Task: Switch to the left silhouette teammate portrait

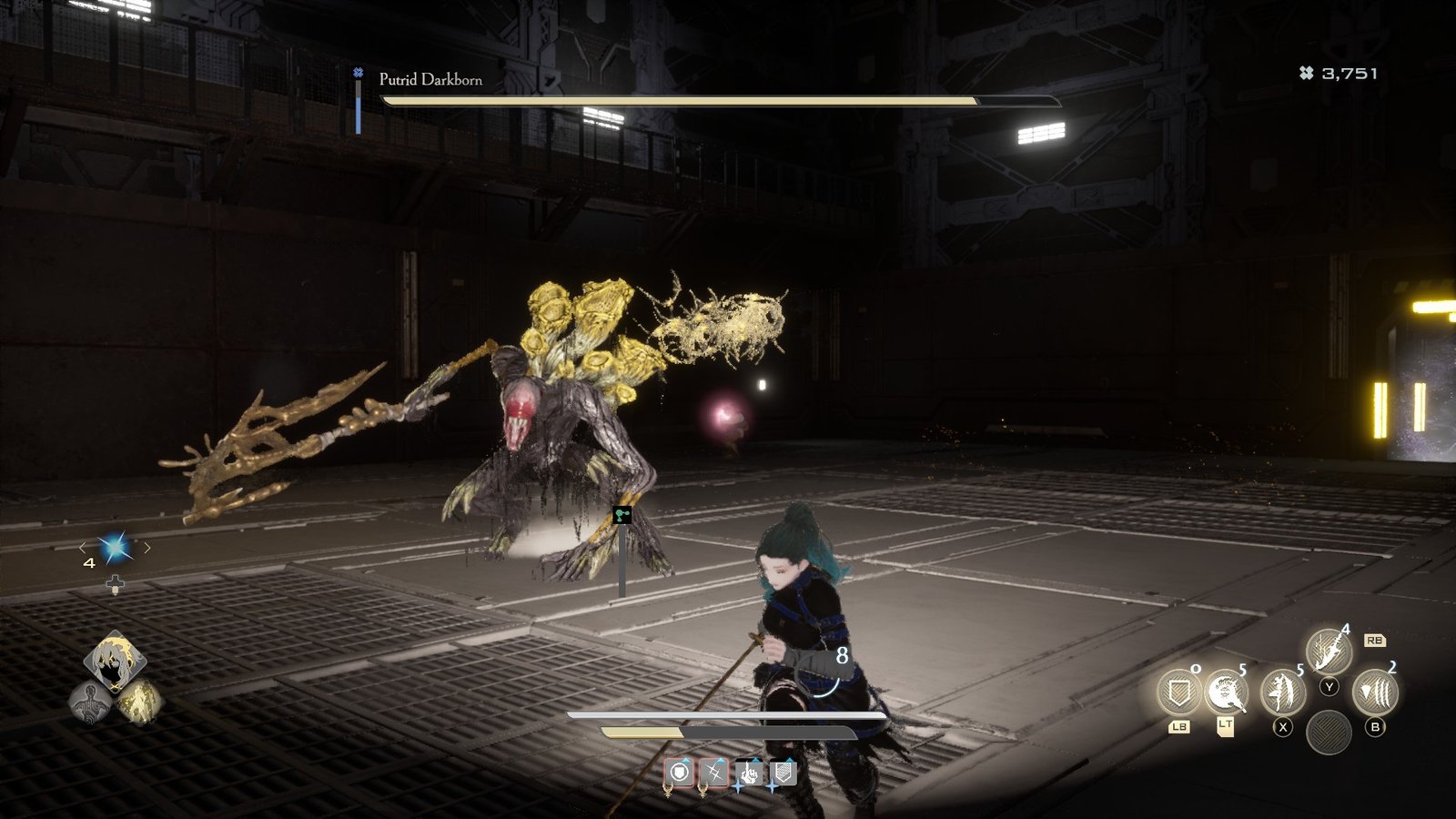Action: click(x=88, y=700)
